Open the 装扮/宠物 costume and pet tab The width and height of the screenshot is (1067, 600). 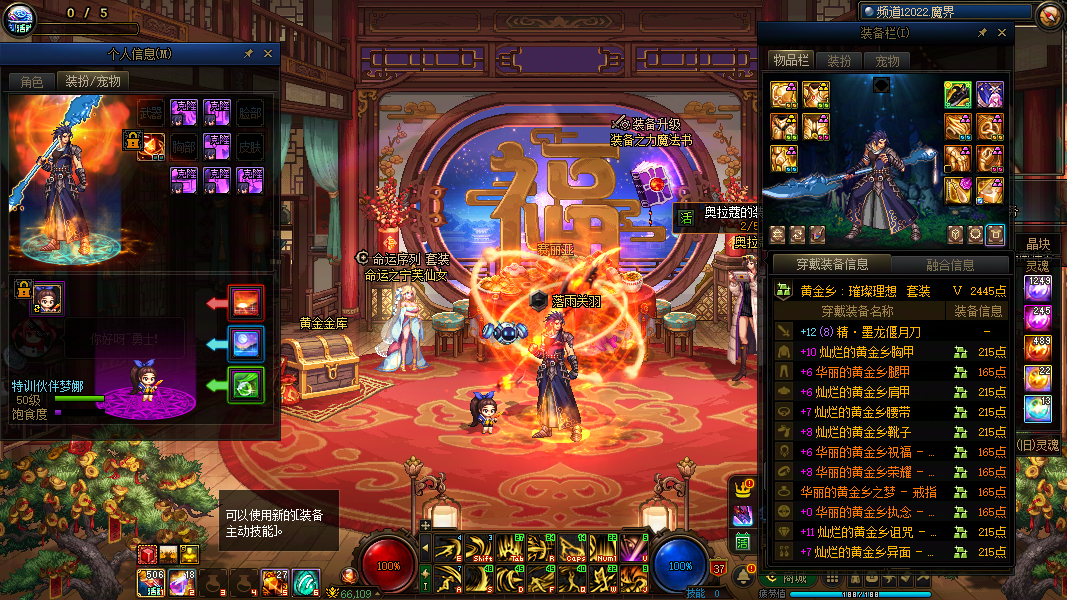pos(93,82)
